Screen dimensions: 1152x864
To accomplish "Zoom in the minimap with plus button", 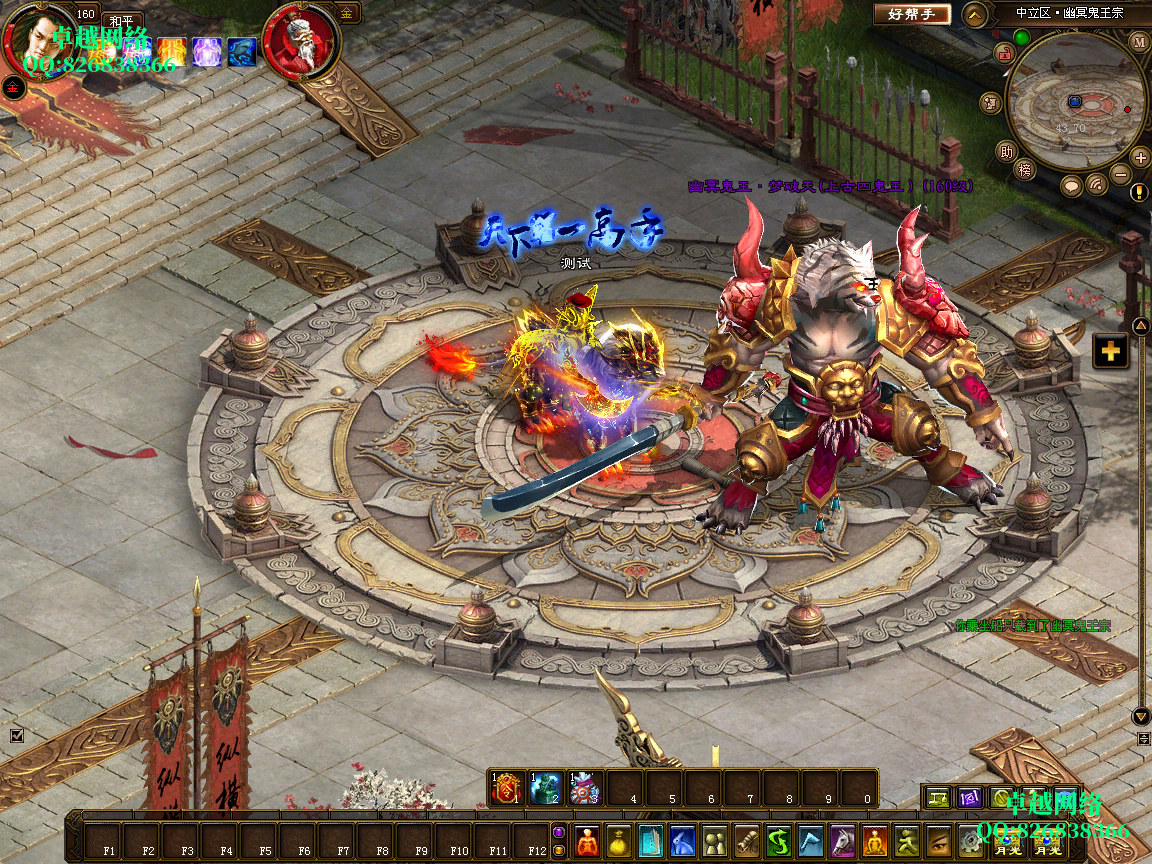I will pos(1140,157).
